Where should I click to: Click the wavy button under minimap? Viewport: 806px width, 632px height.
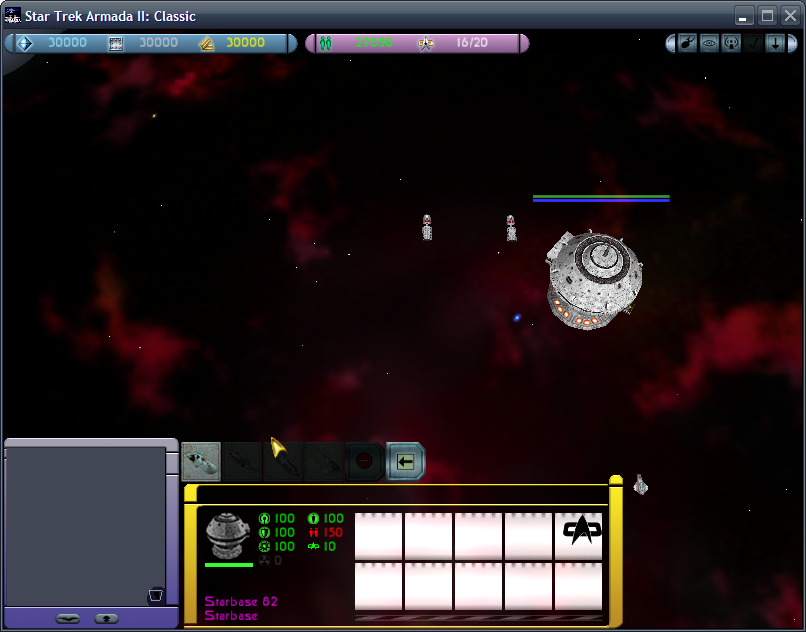[67, 618]
